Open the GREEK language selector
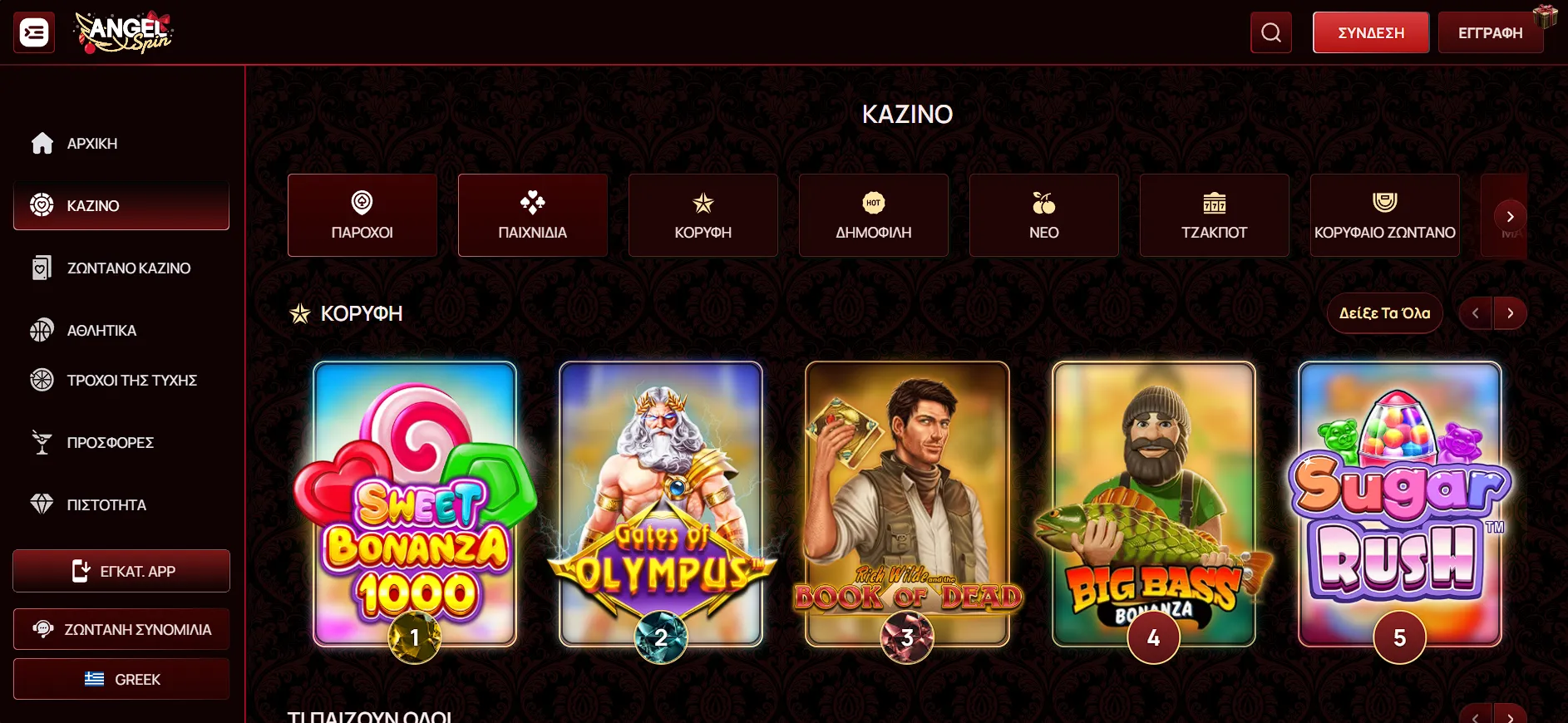The width and height of the screenshot is (1568, 723). coord(121,679)
